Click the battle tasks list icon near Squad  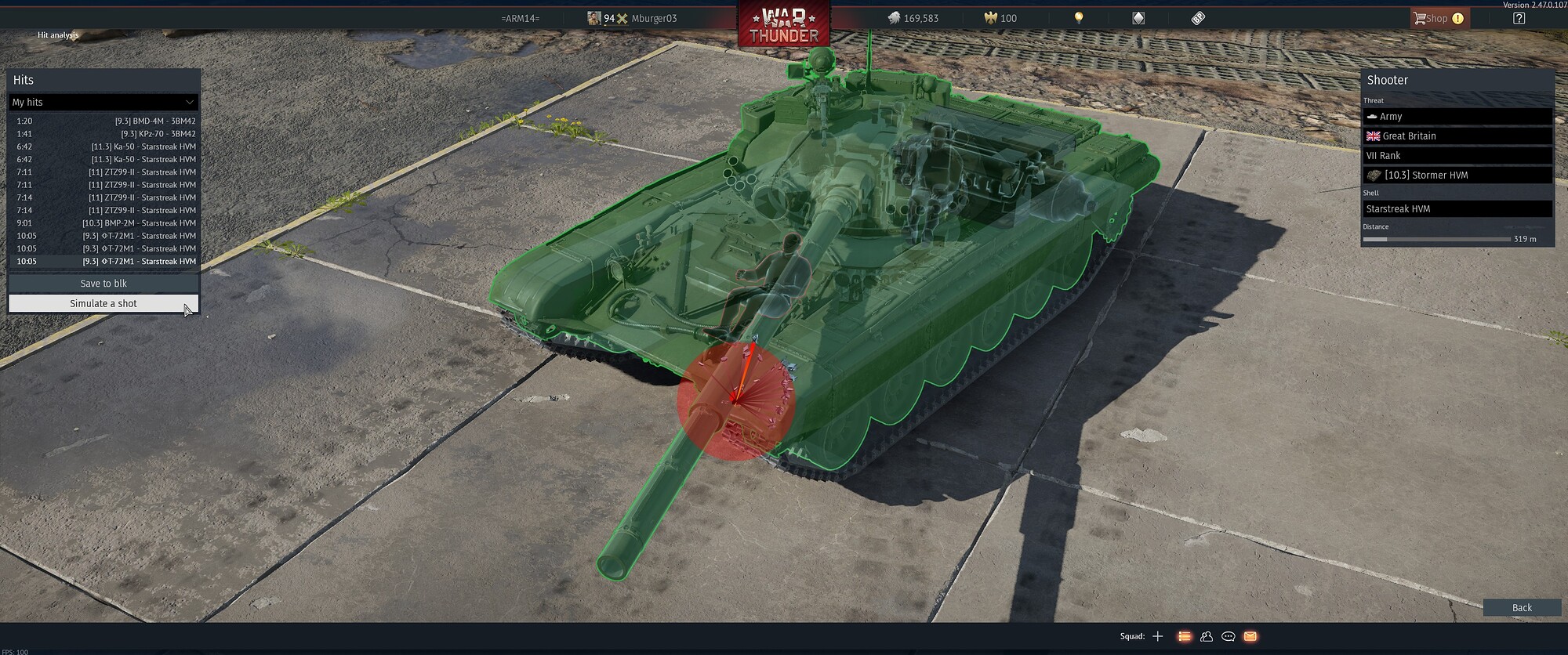click(1183, 637)
